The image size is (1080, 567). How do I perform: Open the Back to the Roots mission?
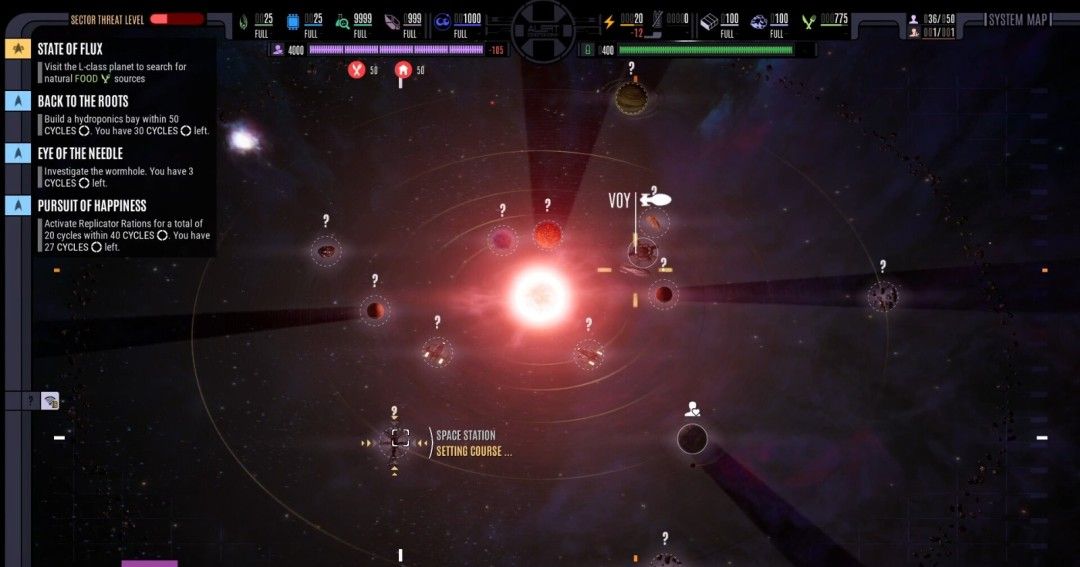[83, 101]
